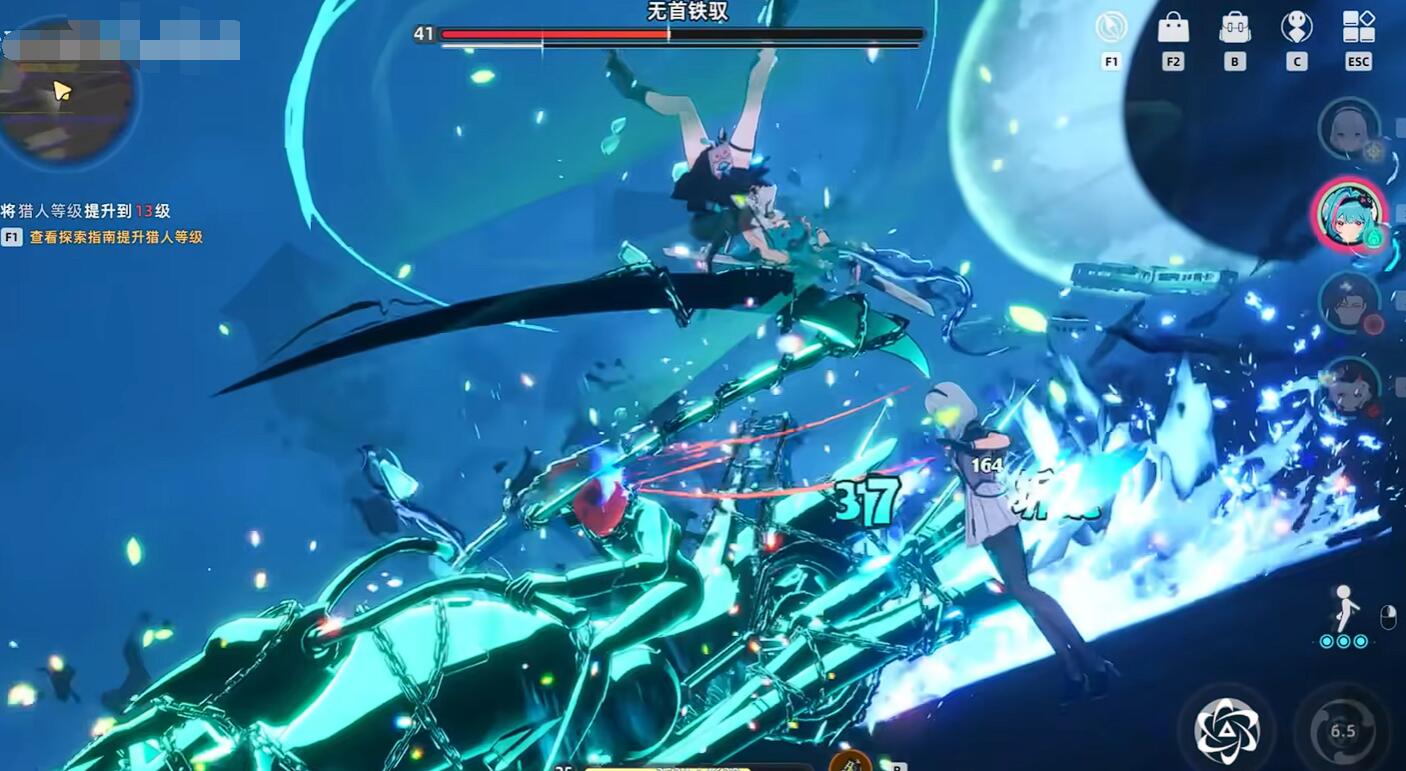This screenshot has width=1406, height=771.
Task: Open the exploration guide compass icon
Action: tap(1111, 27)
